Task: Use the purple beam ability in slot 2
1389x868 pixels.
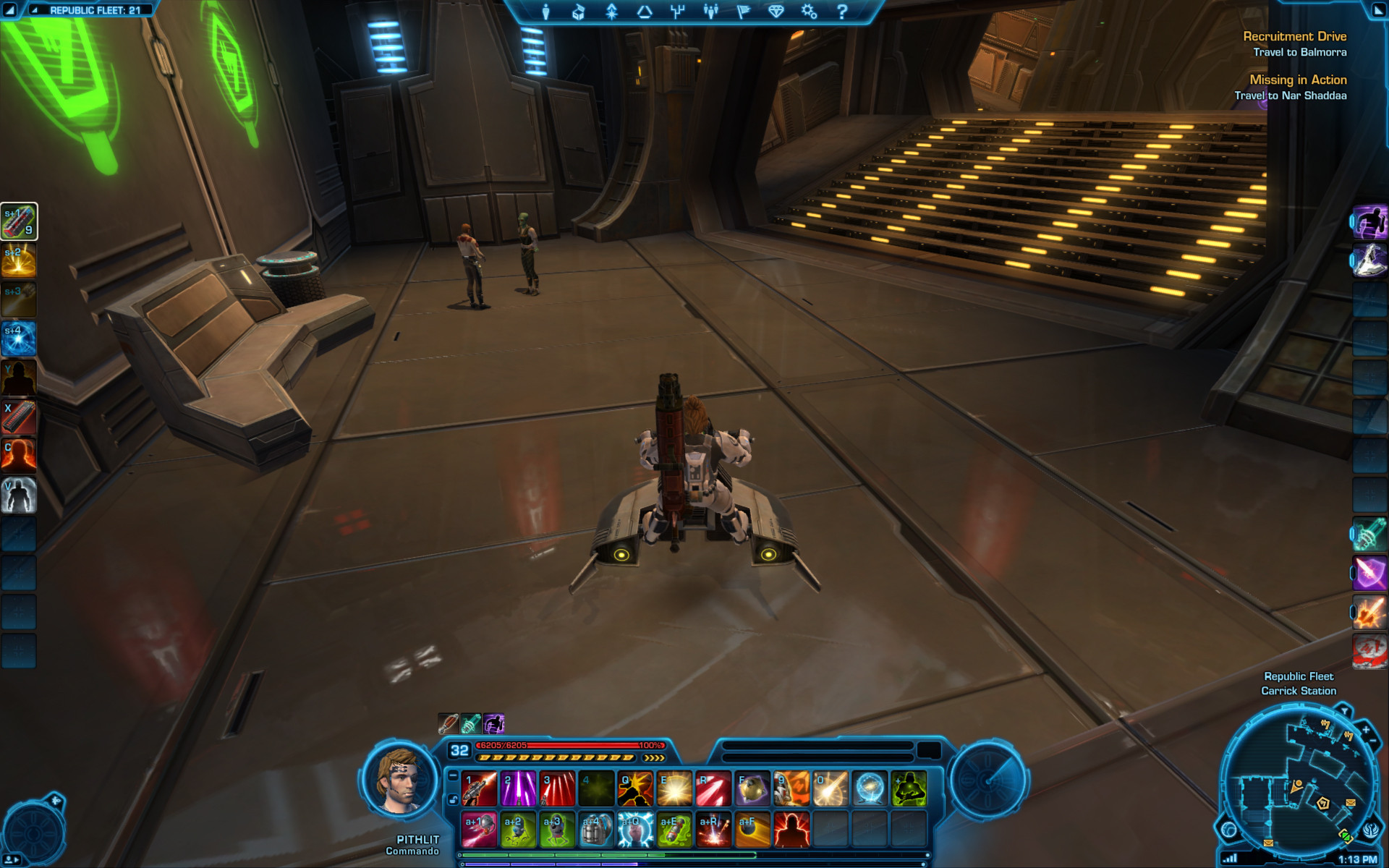Action: click(x=519, y=788)
